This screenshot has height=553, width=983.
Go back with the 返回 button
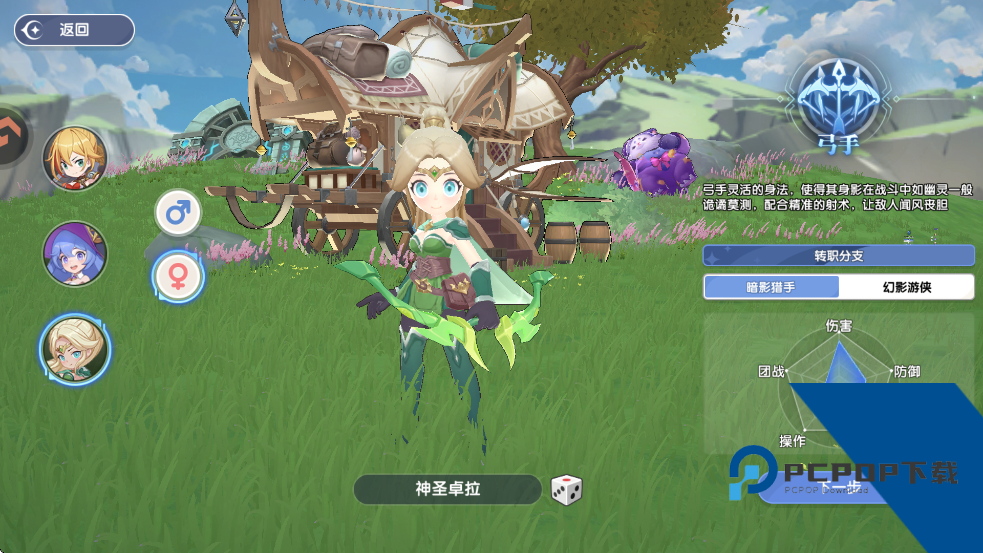tap(74, 30)
